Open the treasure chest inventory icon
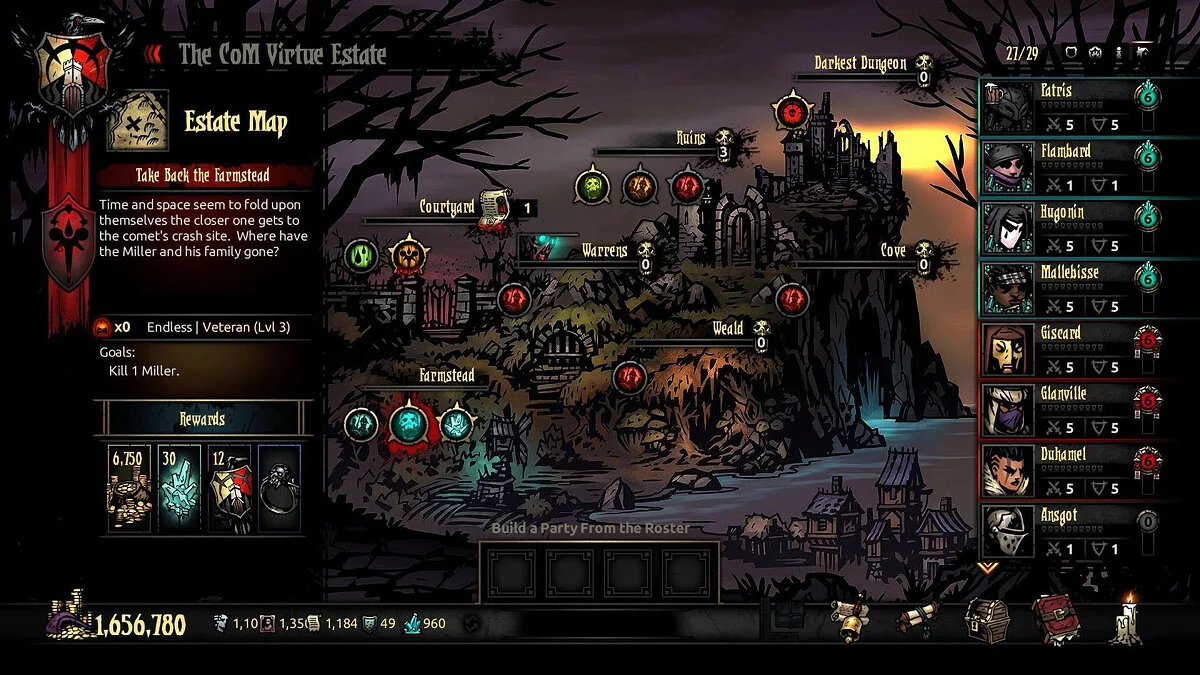This screenshot has width=1200, height=675. coord(985,622)
